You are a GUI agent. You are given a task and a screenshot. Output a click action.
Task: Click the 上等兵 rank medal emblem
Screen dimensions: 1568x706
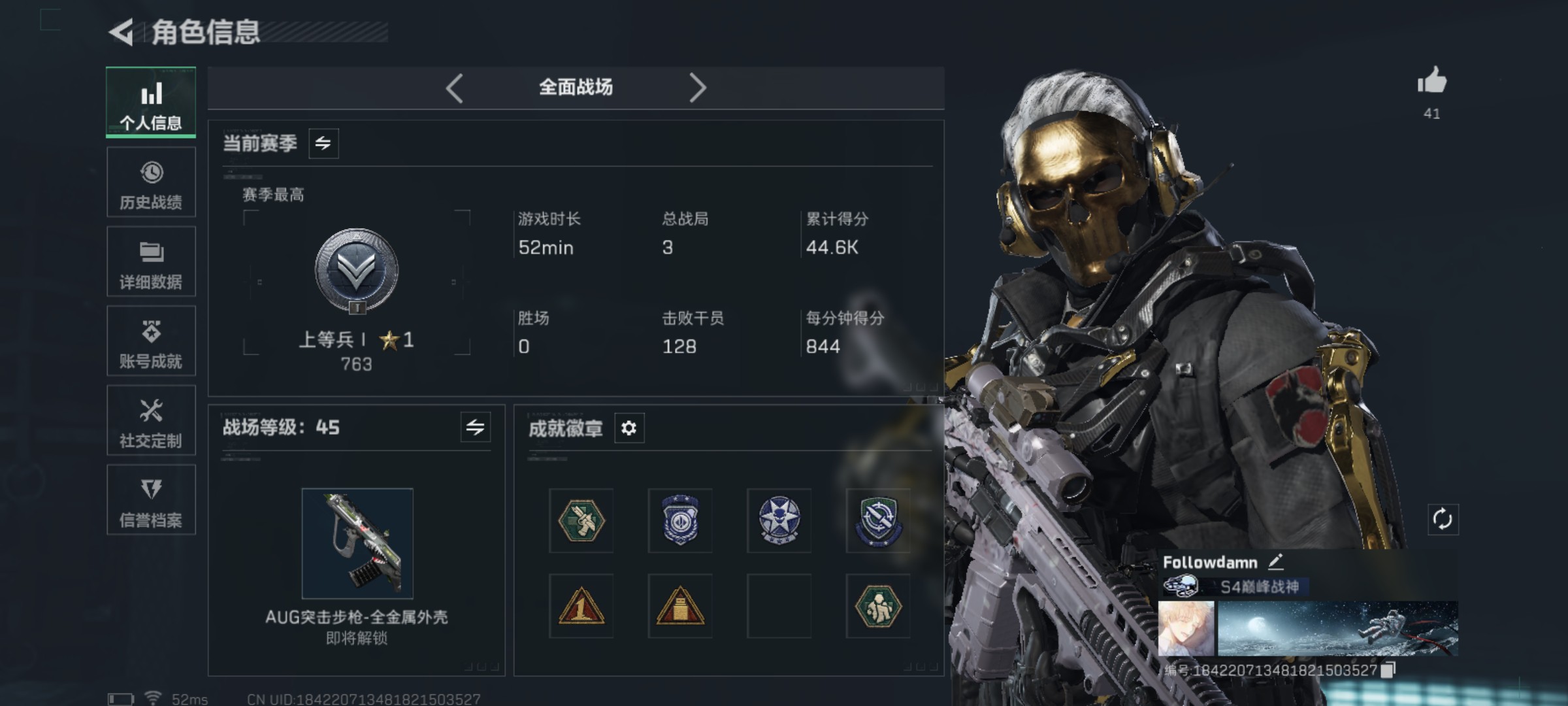coord(356,271)
